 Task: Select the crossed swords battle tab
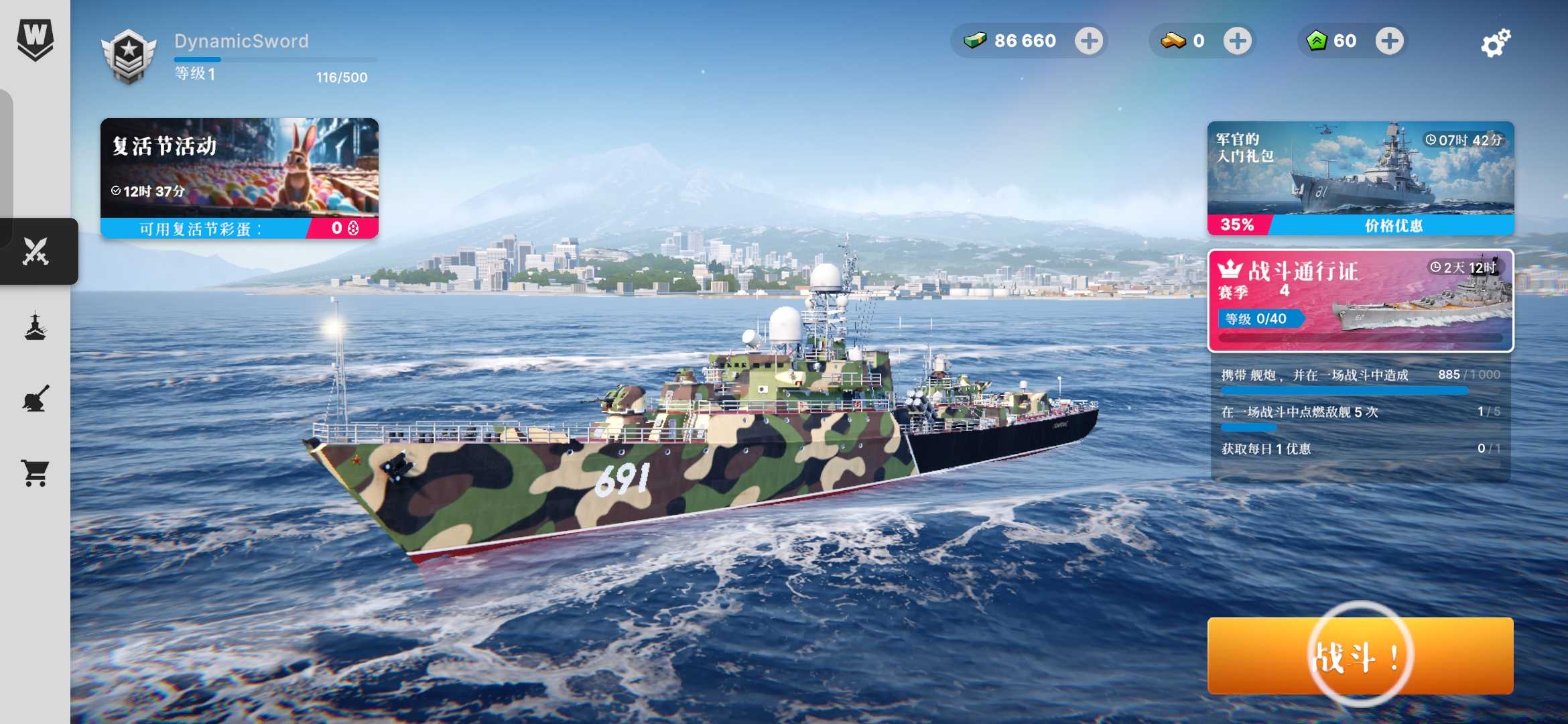tap(36, 251)
